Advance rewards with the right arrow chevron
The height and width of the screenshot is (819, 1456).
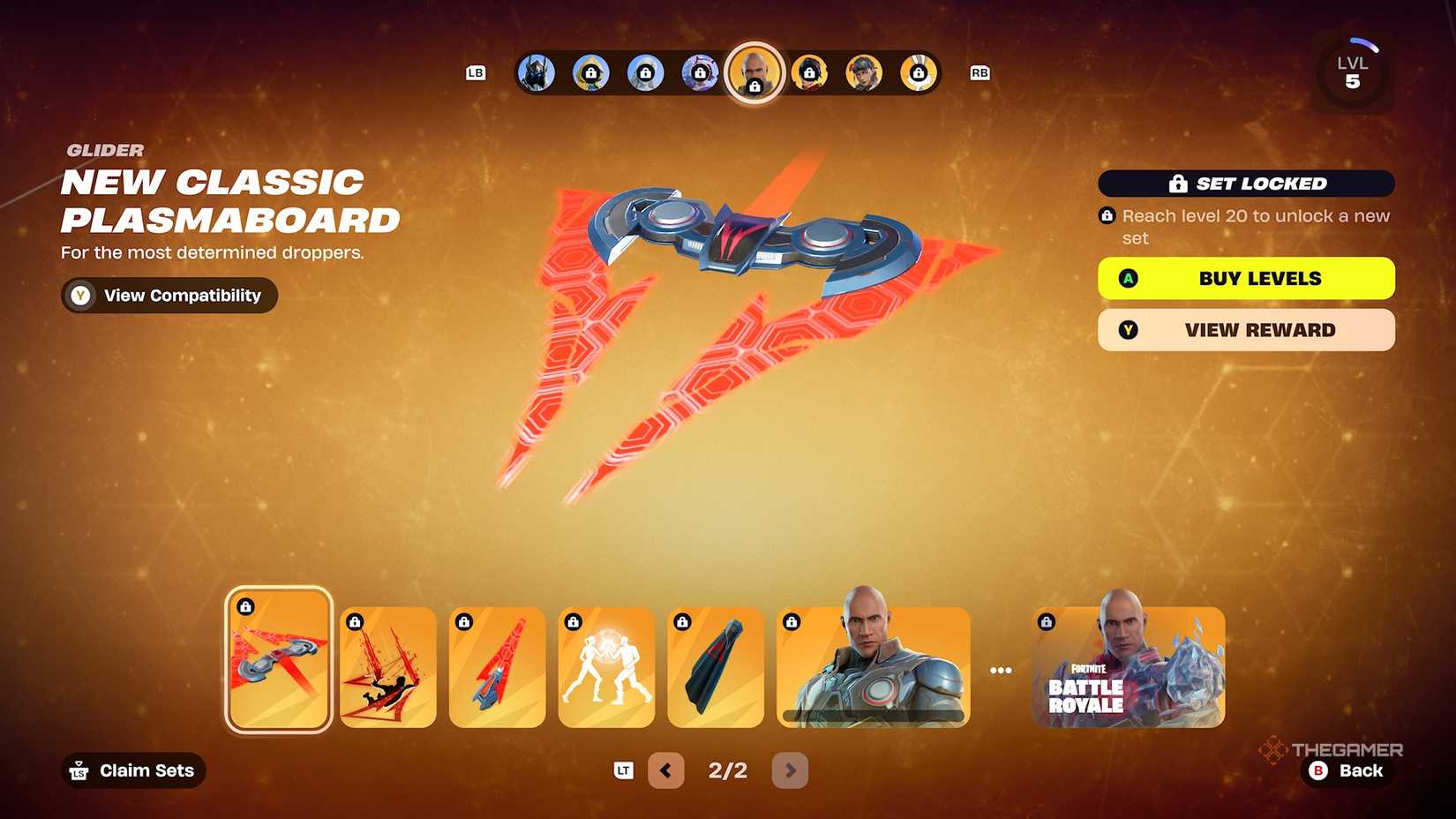790,770
